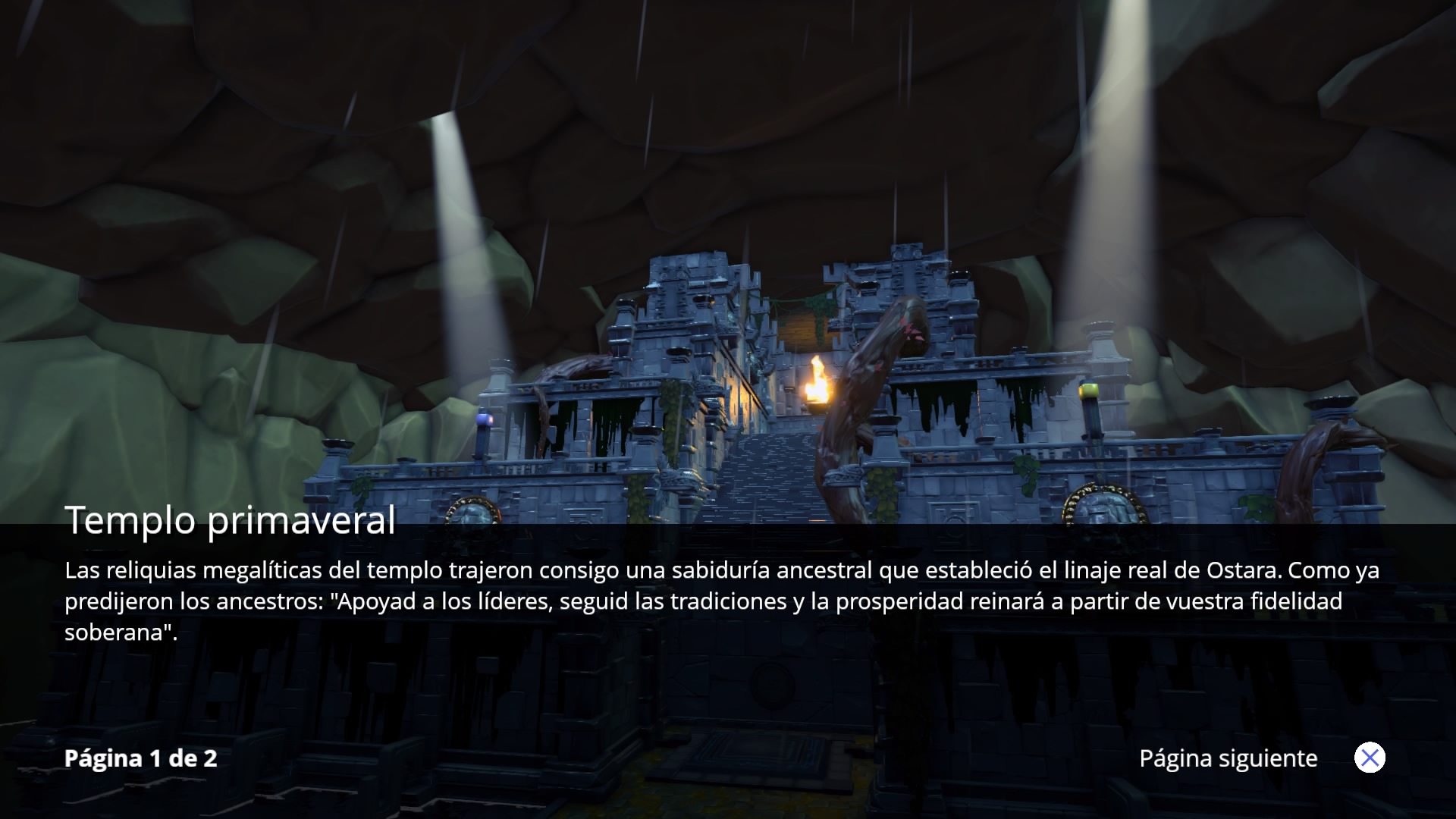Advance with the Página siguiente label
The image size is (1456, 819).
point(1228,758)
